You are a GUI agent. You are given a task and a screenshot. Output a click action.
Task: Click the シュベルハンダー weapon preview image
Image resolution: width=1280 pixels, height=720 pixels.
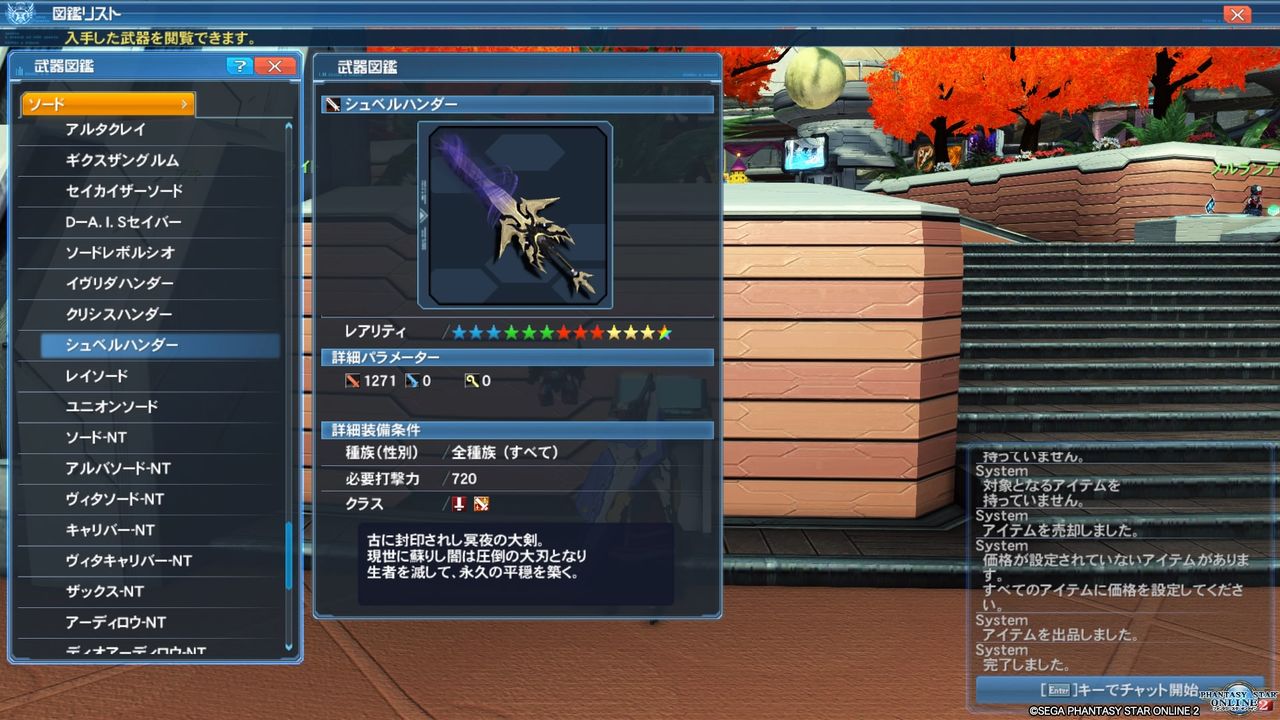pyautogui.click(x=515, y=215)
